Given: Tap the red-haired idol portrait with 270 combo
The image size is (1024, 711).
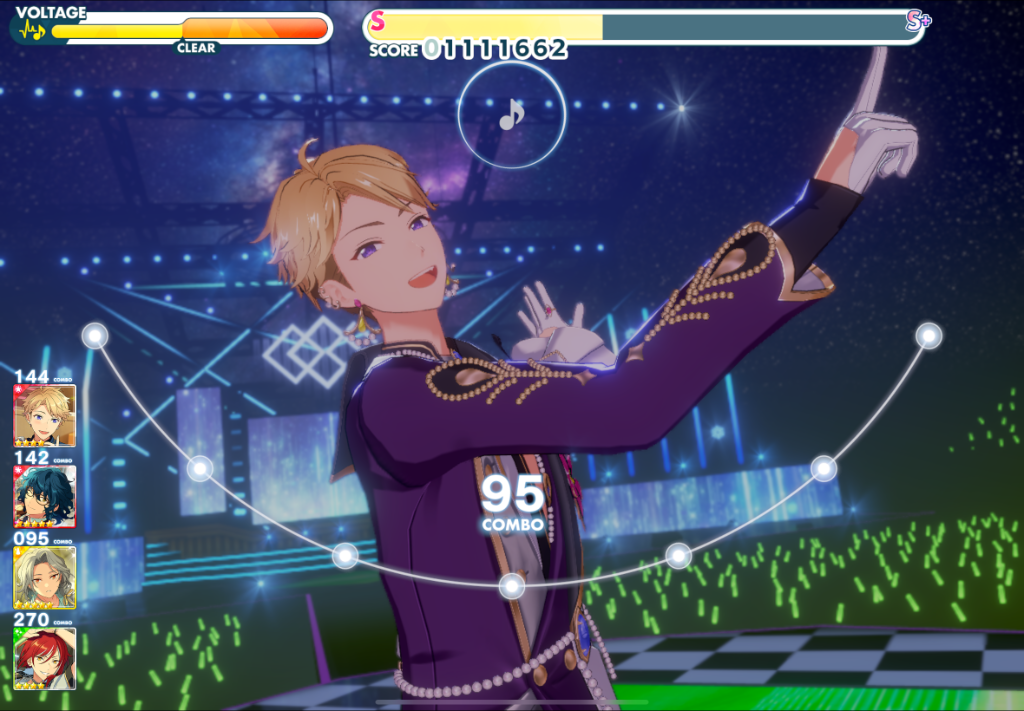Looking at the screenshot, I should point(45,657).
